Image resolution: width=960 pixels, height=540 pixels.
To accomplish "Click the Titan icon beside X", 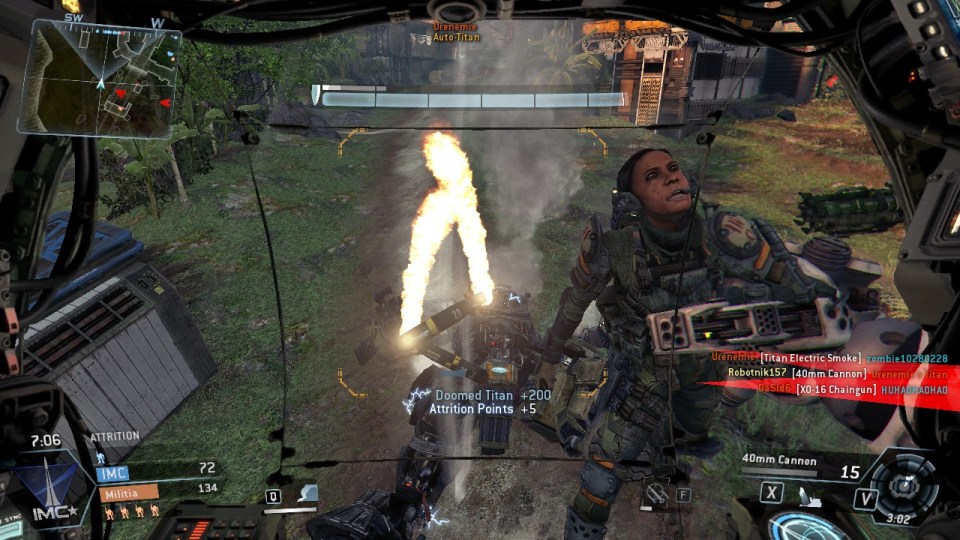I will point(808,495).
